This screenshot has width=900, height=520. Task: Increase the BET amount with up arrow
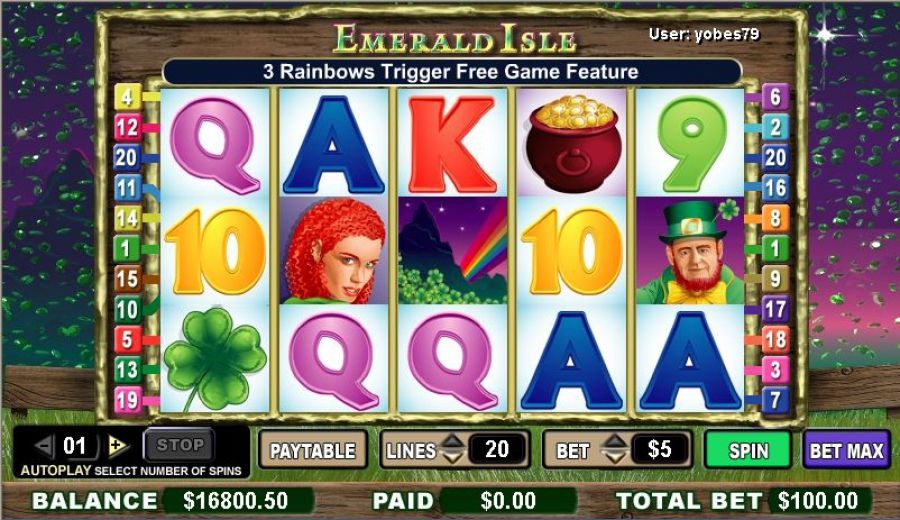616,442
